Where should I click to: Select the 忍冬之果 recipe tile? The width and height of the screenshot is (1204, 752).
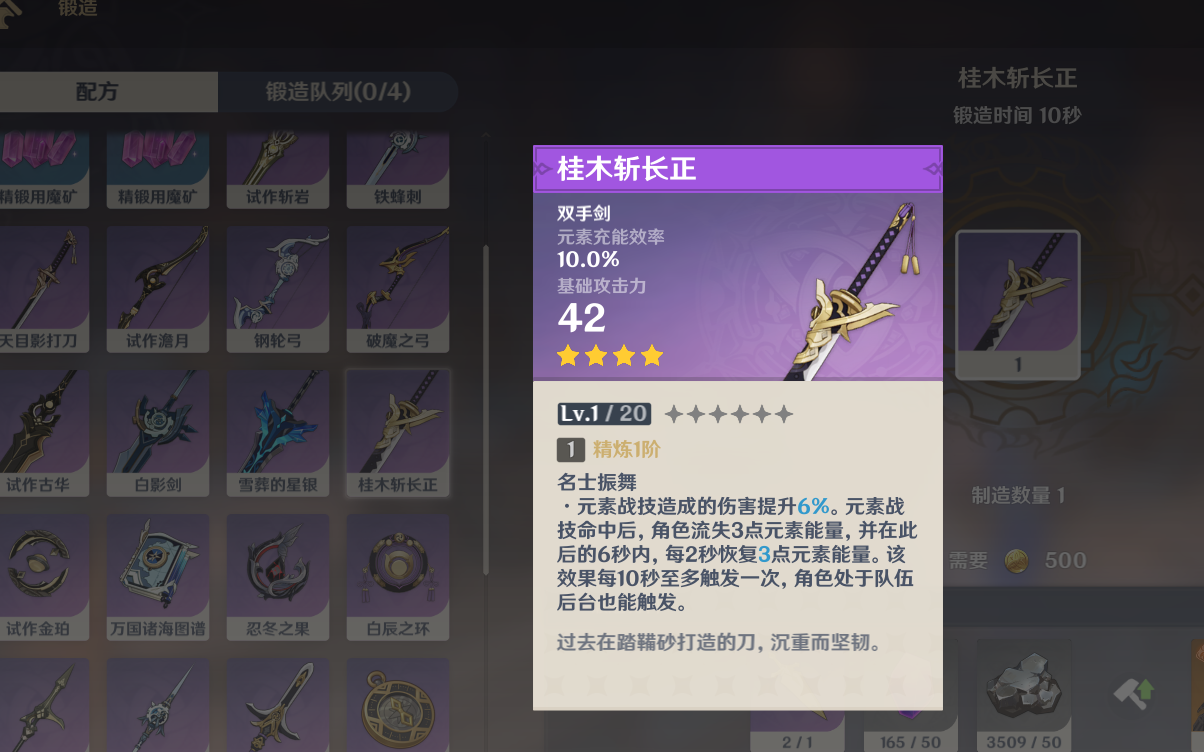277,576
